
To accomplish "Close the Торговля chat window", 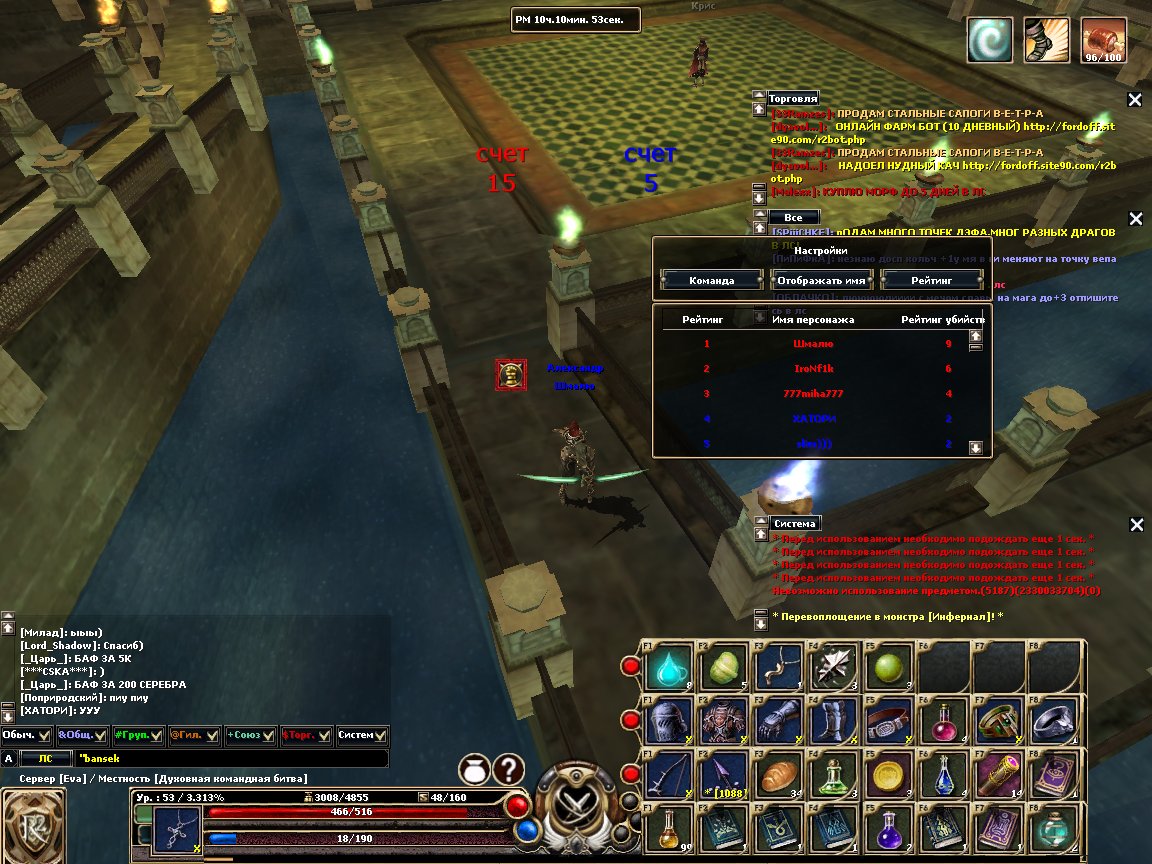I will (1135, 99).
